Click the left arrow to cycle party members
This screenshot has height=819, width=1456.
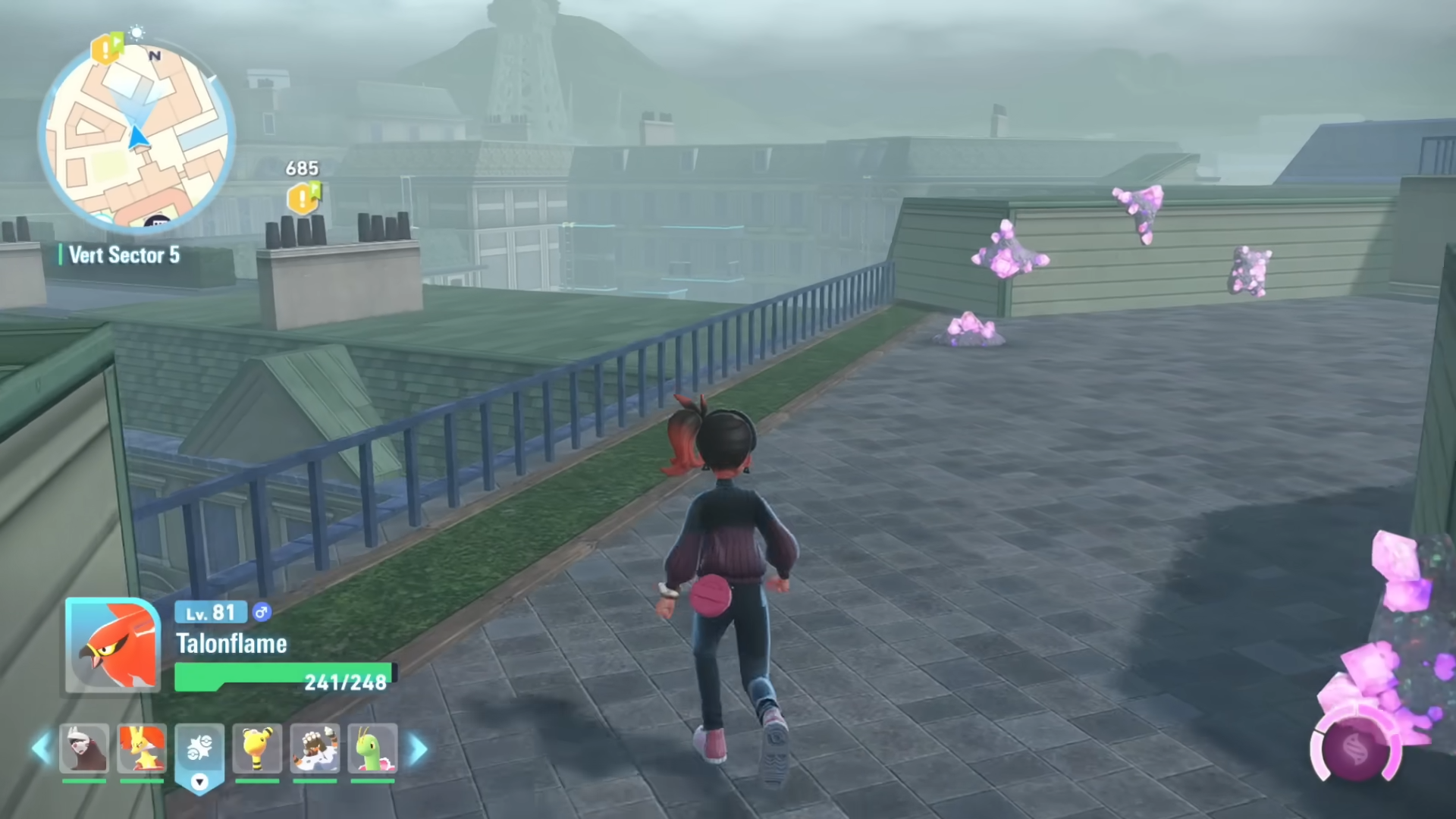(42, 749)
